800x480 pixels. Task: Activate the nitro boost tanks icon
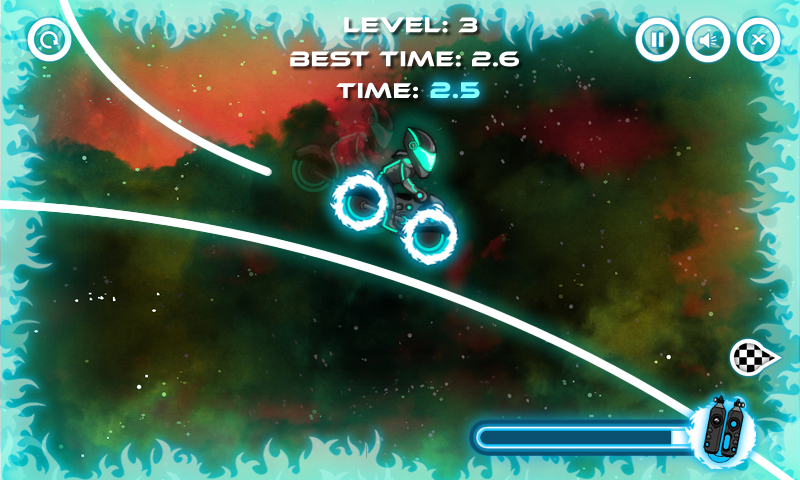723,428
